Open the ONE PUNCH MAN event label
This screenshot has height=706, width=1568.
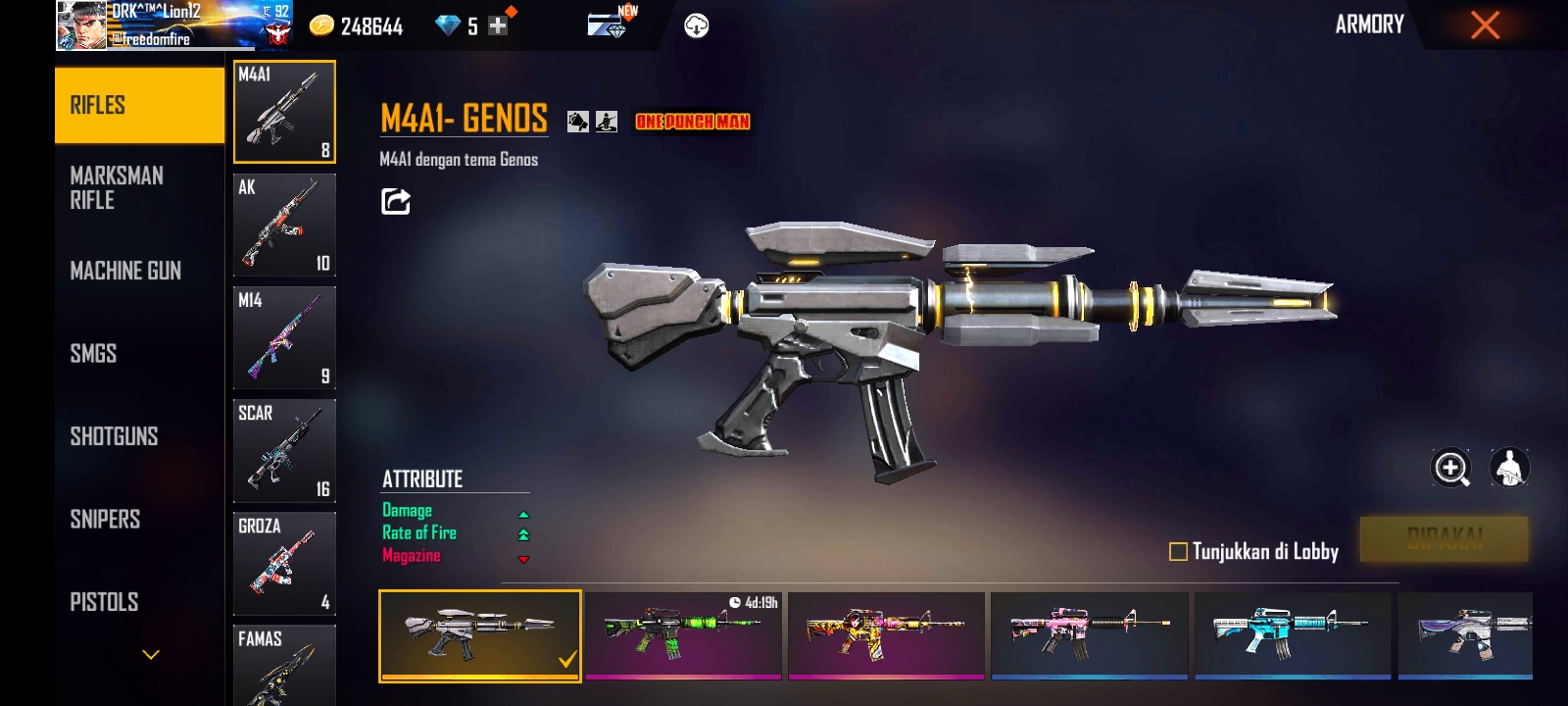[691, 123]
